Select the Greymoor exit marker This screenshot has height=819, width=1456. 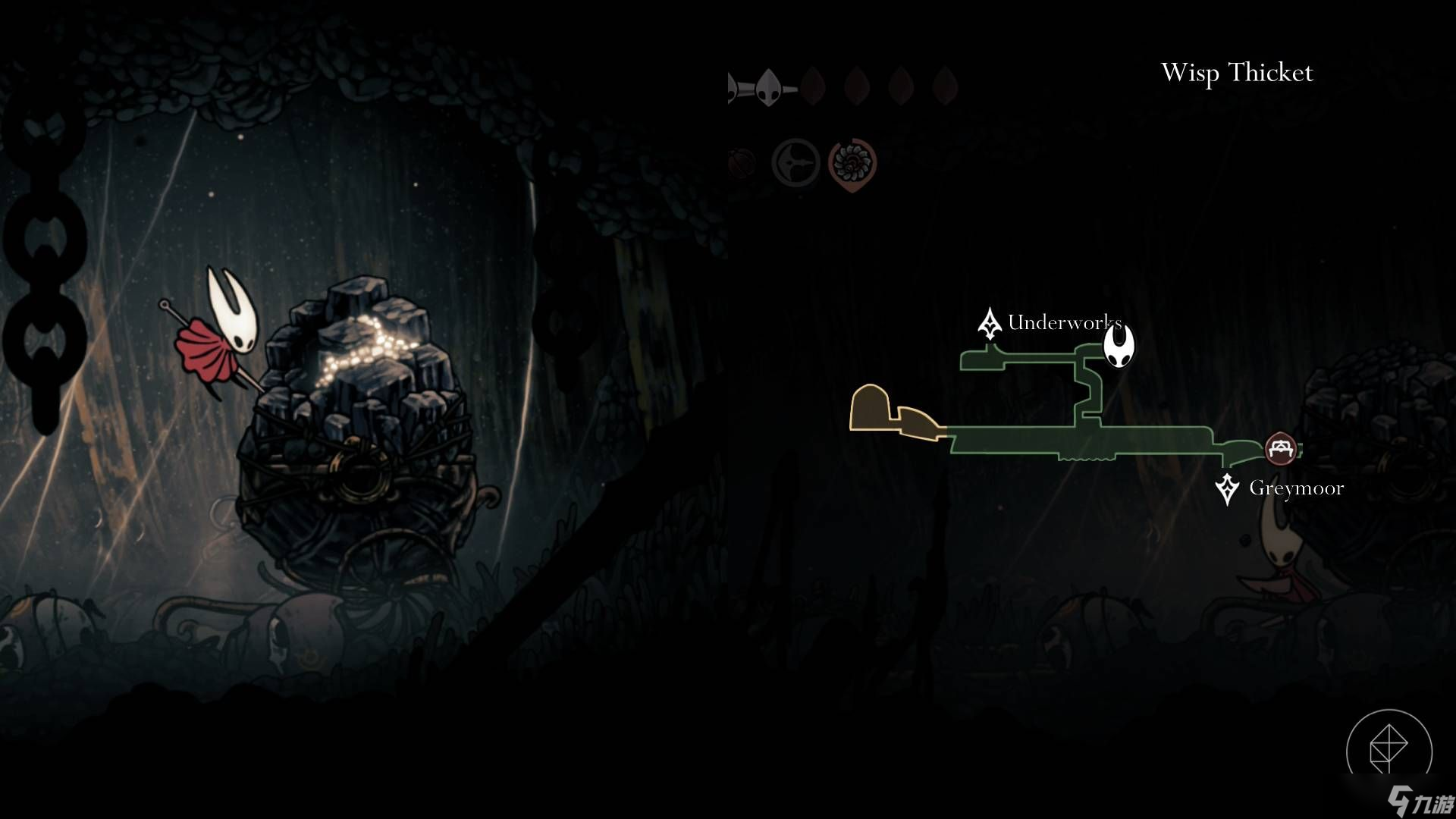(x=1227, y=488)
